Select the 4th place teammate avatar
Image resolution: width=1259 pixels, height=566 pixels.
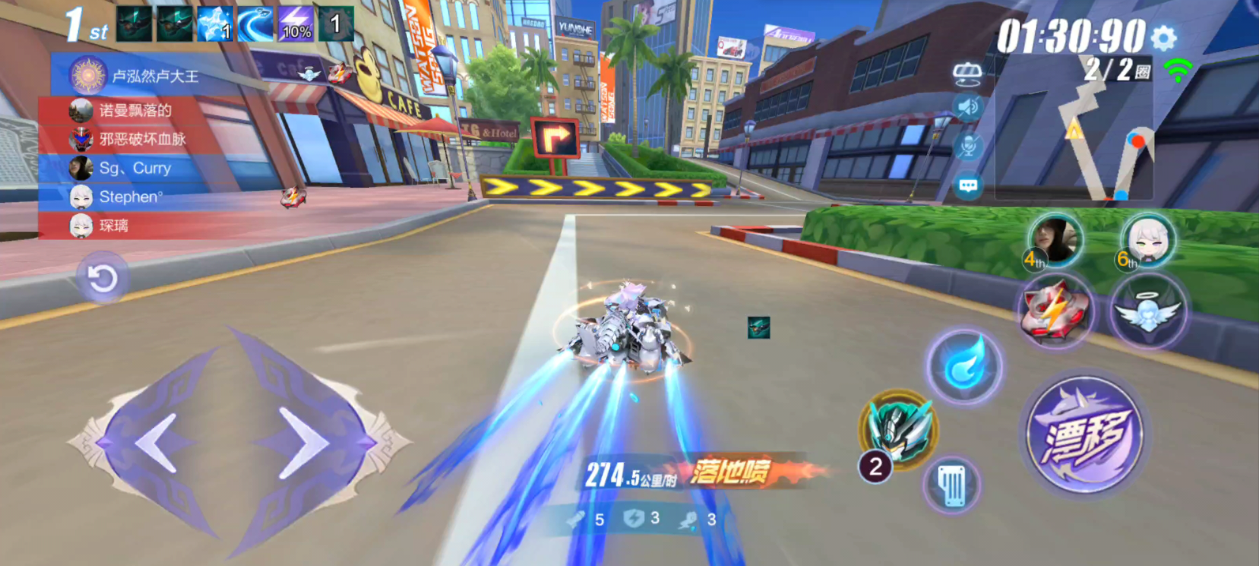pyautogui.click(x=1054, y=240)
